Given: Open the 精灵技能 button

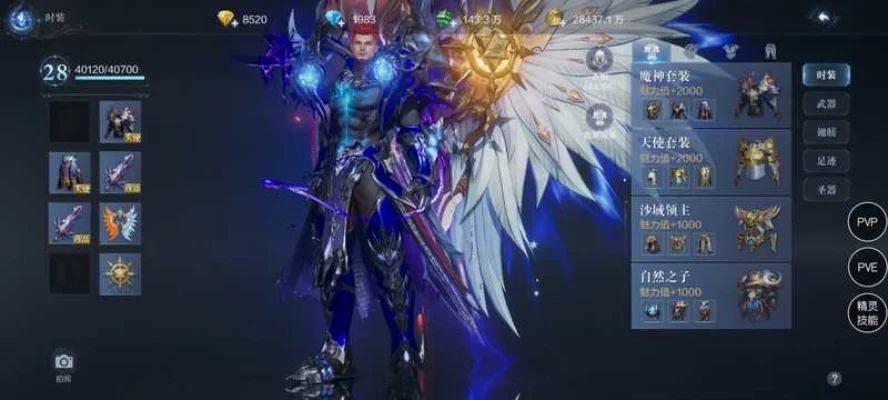Looking at the screenshot, I should point(866,313).
